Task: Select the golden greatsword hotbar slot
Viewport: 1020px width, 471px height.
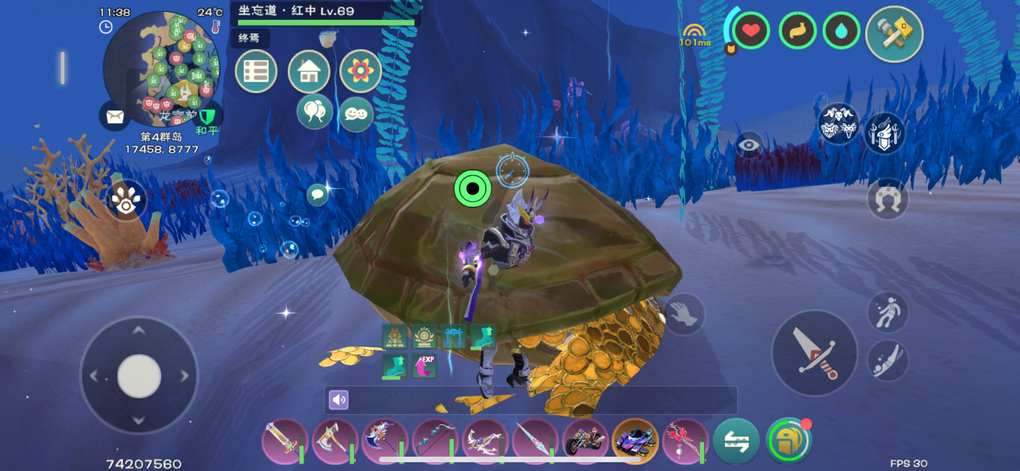Action: point(285,440)
